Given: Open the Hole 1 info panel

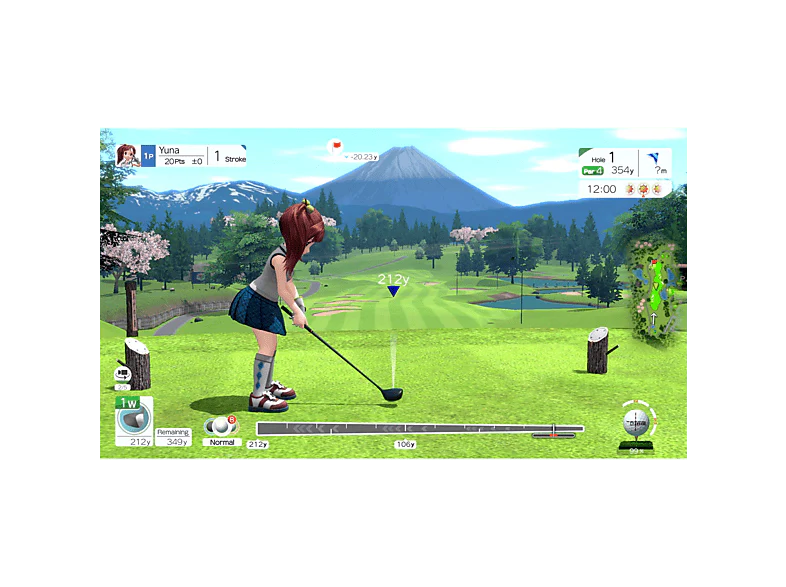Looking at the screenshot, I should [x=610, y=164].
